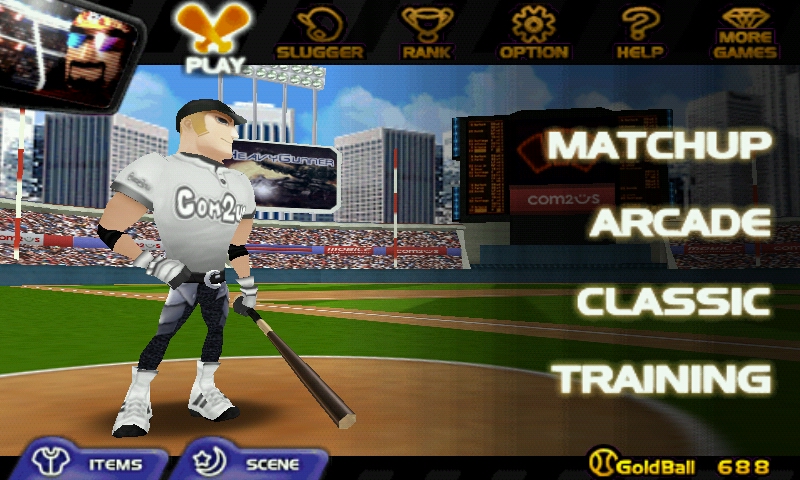The width and height of the screenshot is (800, 480).
Task: Open More Games diamond link
Action: (x=746, y=33)
